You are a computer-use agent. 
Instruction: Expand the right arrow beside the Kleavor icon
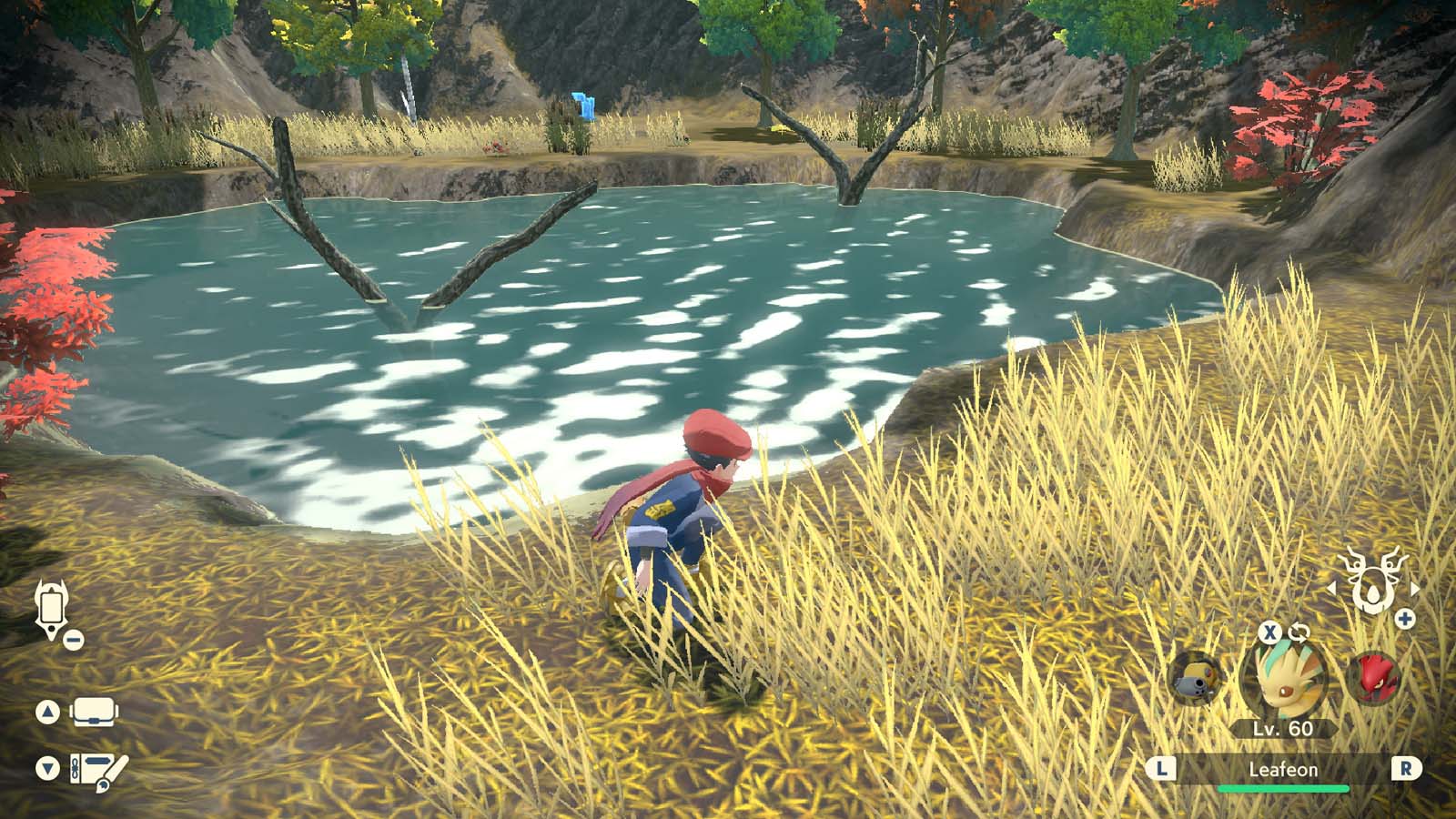tap(1413, 589)
